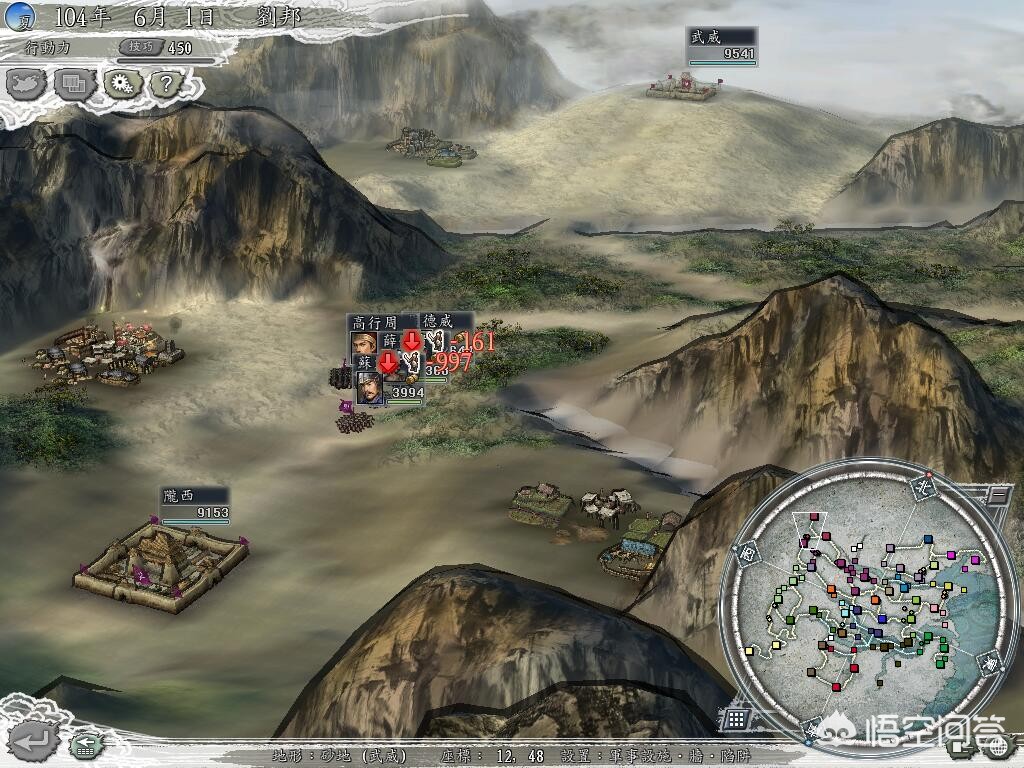Select the 德威 army unit label
Screen dimensions: 1024x768
pos(440,321)
